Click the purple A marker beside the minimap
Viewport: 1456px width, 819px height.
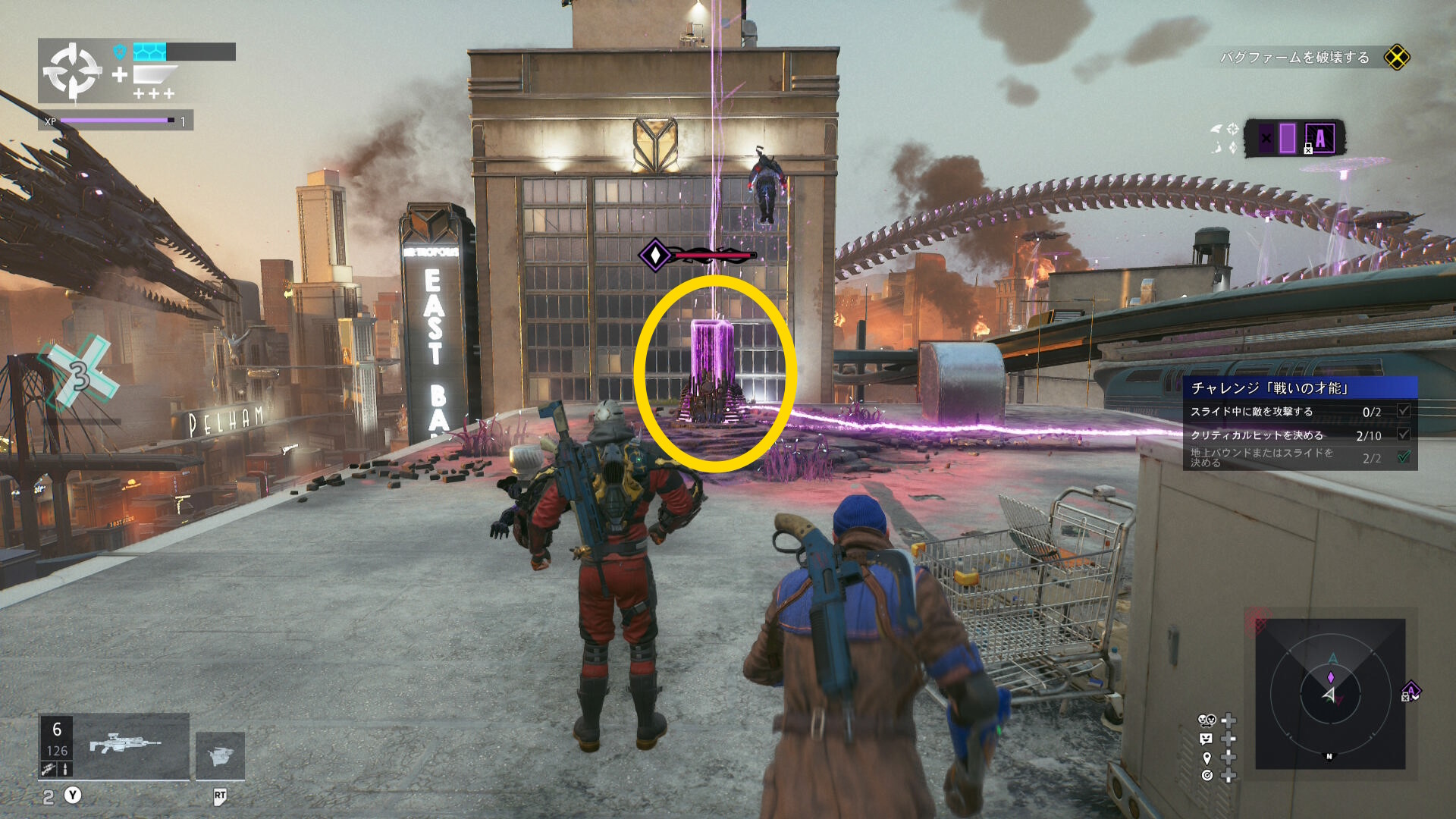coord(1410,691)
